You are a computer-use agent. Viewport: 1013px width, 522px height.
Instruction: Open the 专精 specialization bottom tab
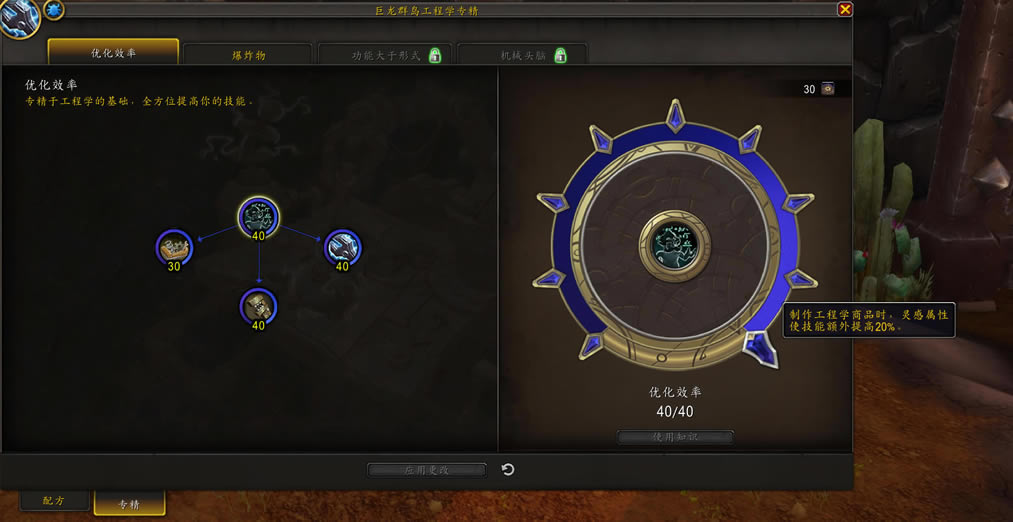tap(129, 503)
